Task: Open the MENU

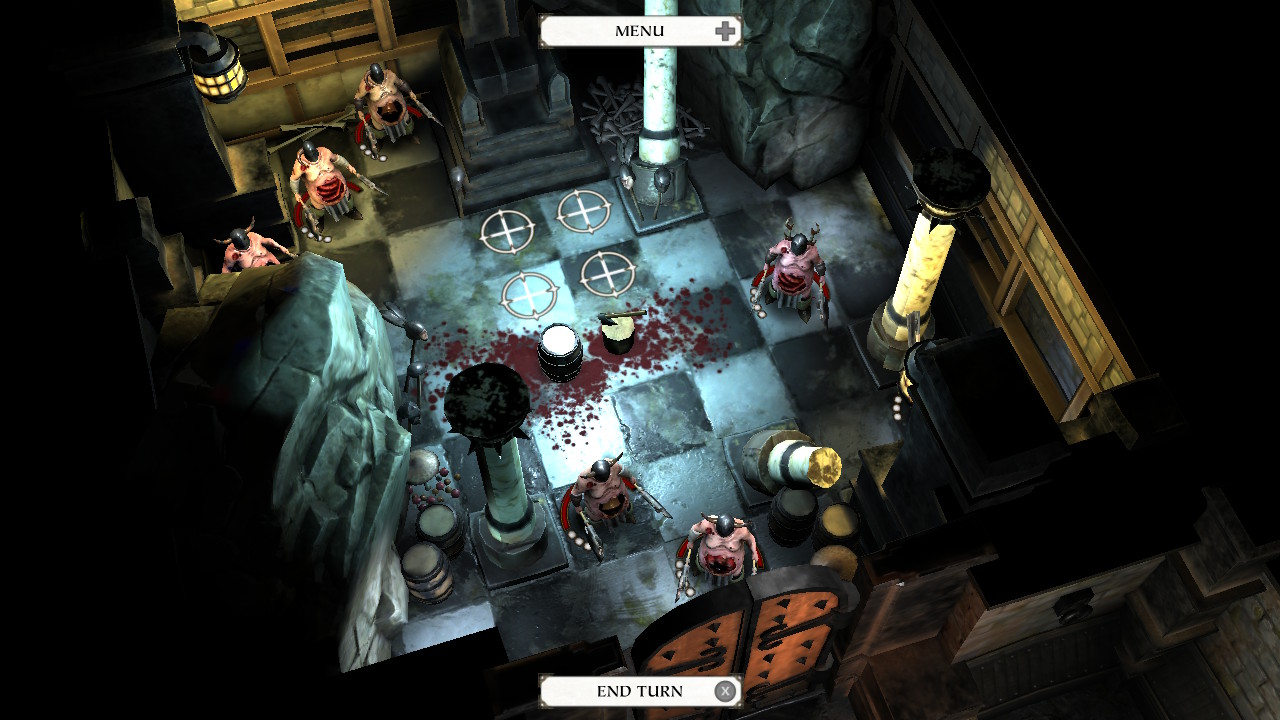Action: pos(640,30)
